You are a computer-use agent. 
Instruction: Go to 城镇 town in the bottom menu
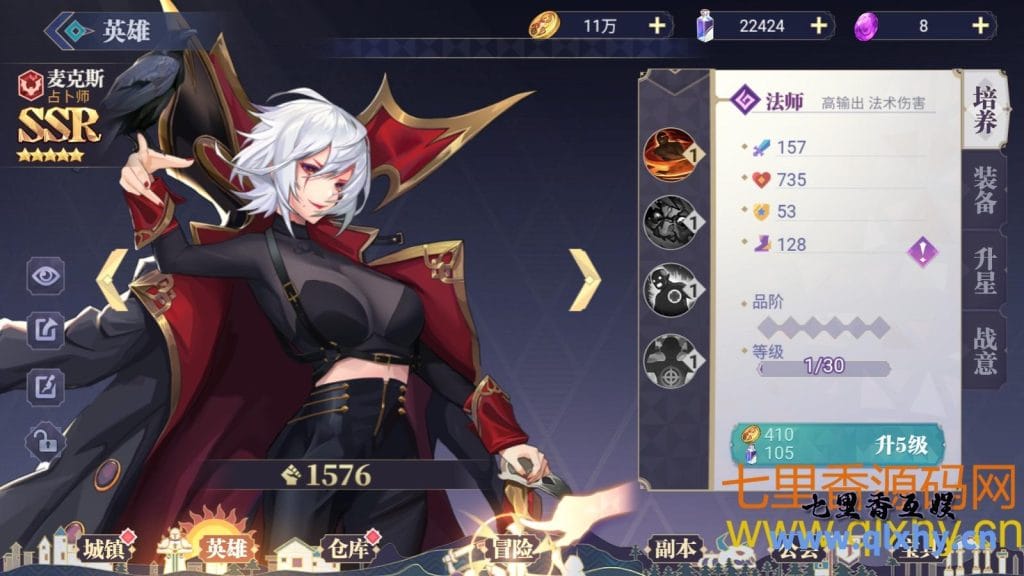pyautogui.click(x=90, y=548)
